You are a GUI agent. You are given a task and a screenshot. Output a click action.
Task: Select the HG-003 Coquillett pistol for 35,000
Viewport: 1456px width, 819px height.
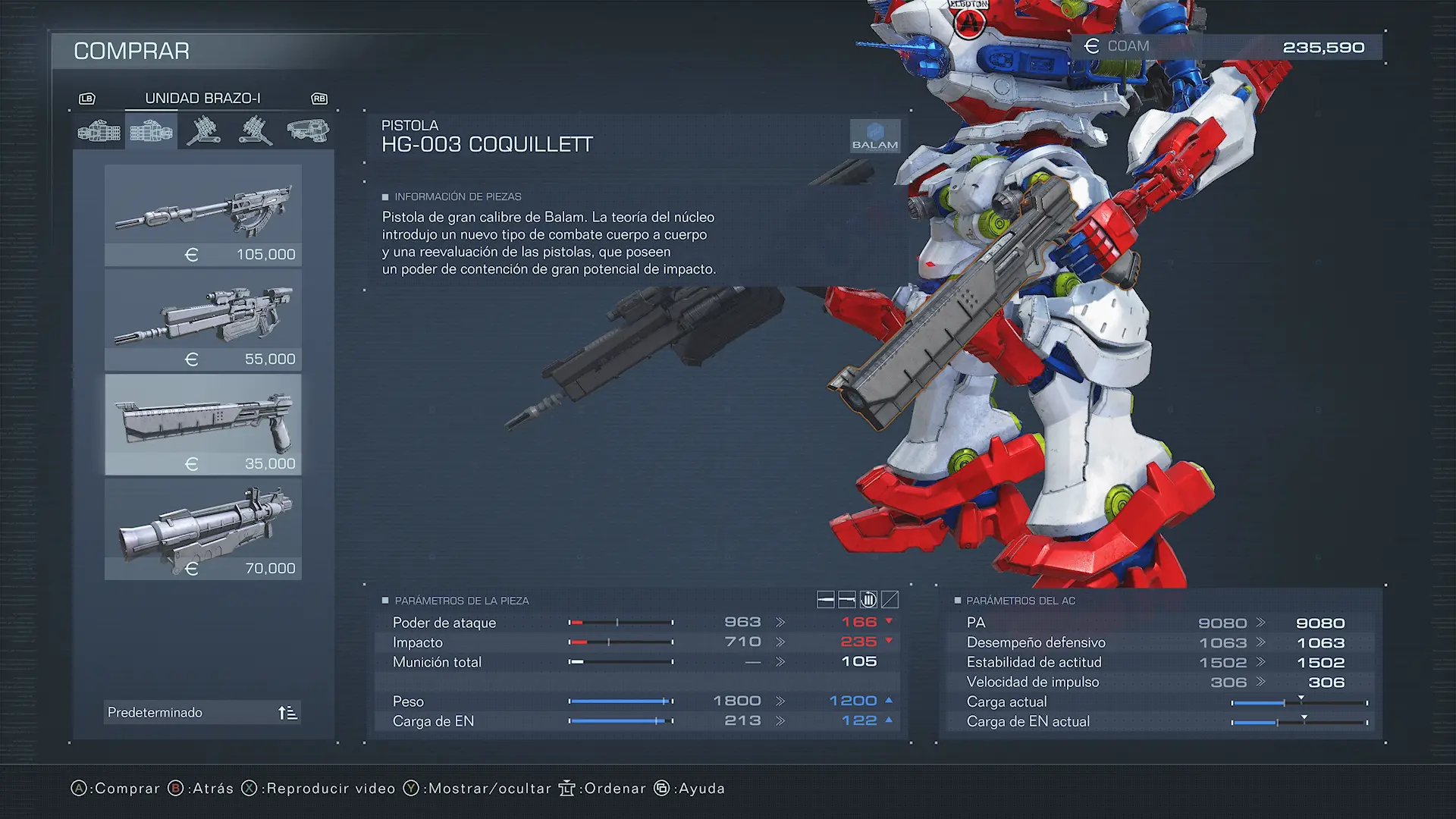(202, 424)
